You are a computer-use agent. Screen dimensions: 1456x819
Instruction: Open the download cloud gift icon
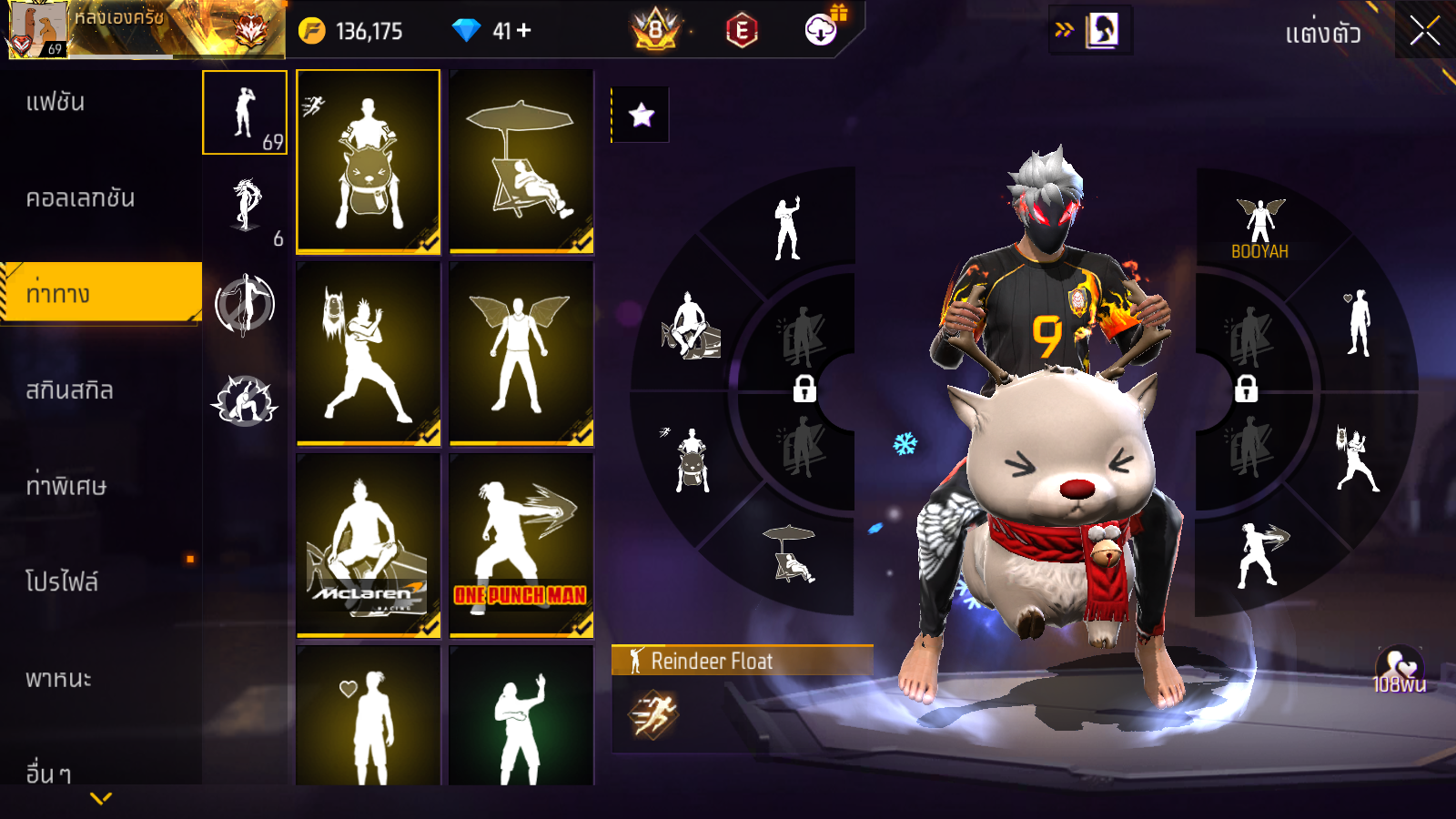[x=822, y=30]
